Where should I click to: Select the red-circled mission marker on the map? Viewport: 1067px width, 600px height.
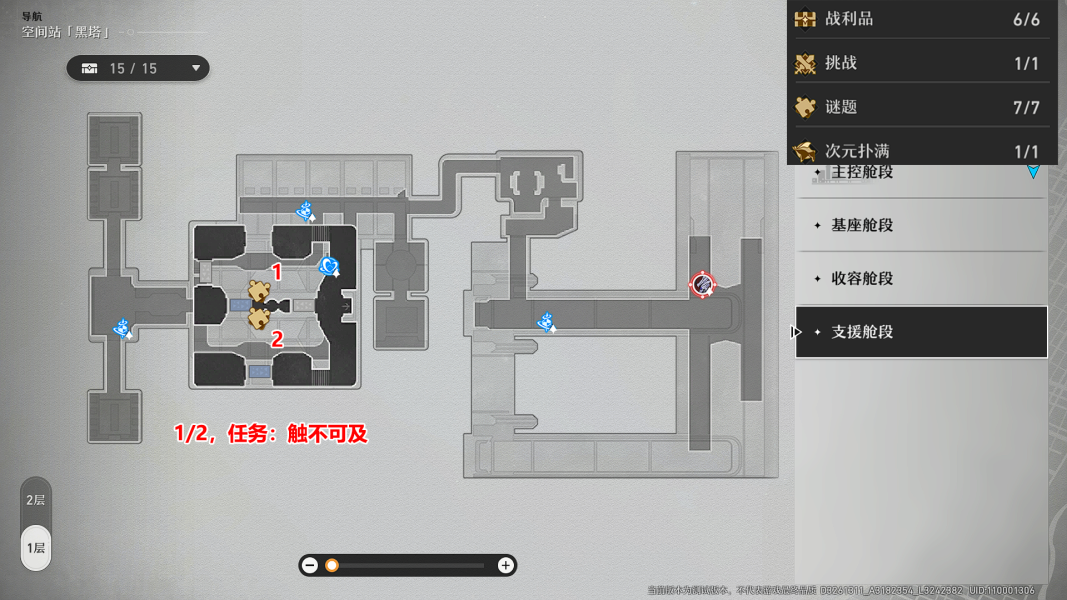[x=703, y=284]
